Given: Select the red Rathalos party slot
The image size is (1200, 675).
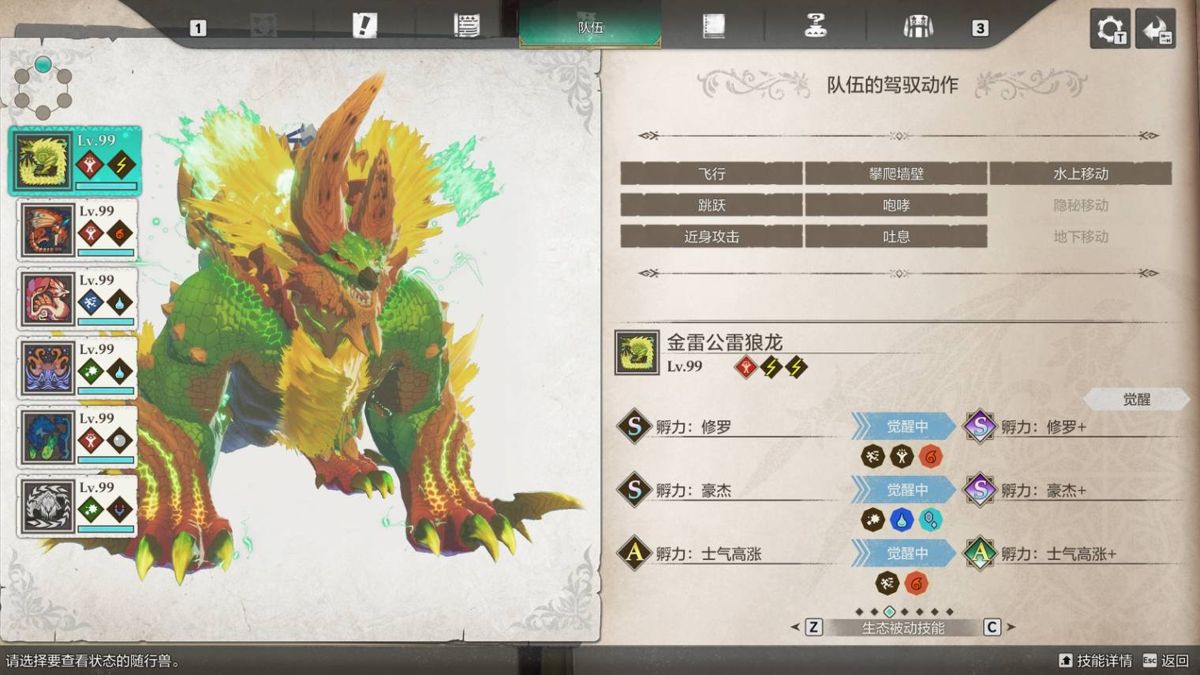Looking at the screenshot, I should 75,230.
